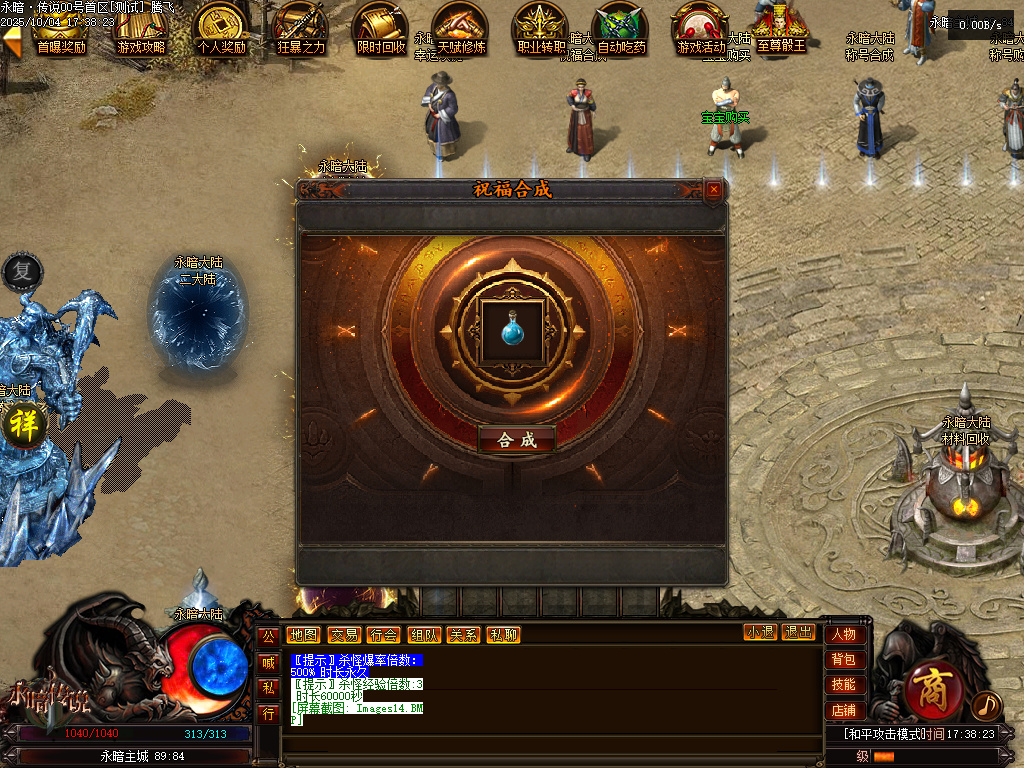Open the 背包 bag panel
The image size is (1024, 768).
click(x=844, y=660)
